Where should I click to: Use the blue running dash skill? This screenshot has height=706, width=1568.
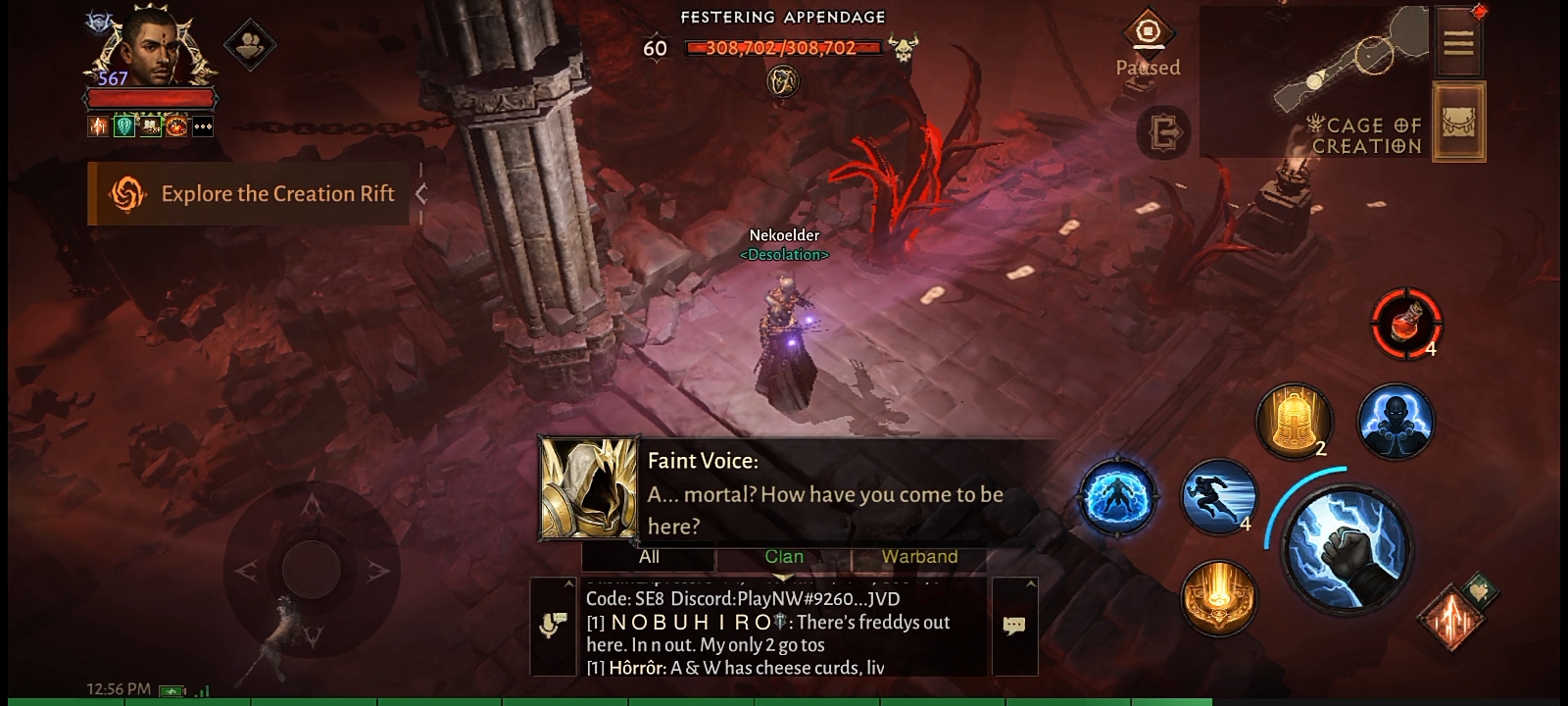click(x=1219, y=496)
